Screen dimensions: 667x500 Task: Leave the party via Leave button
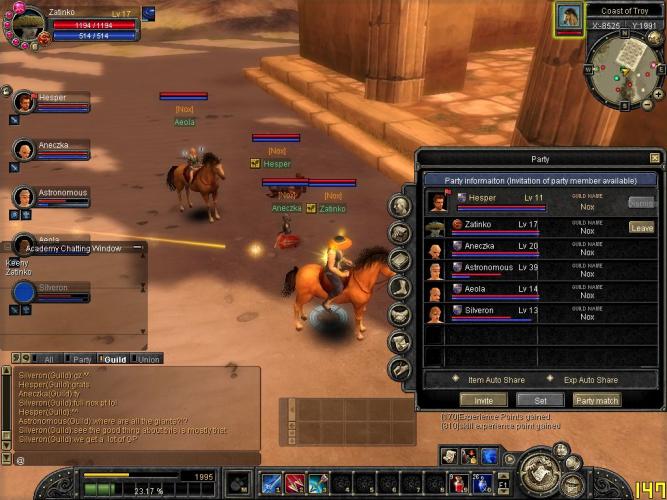click(641, 227)
